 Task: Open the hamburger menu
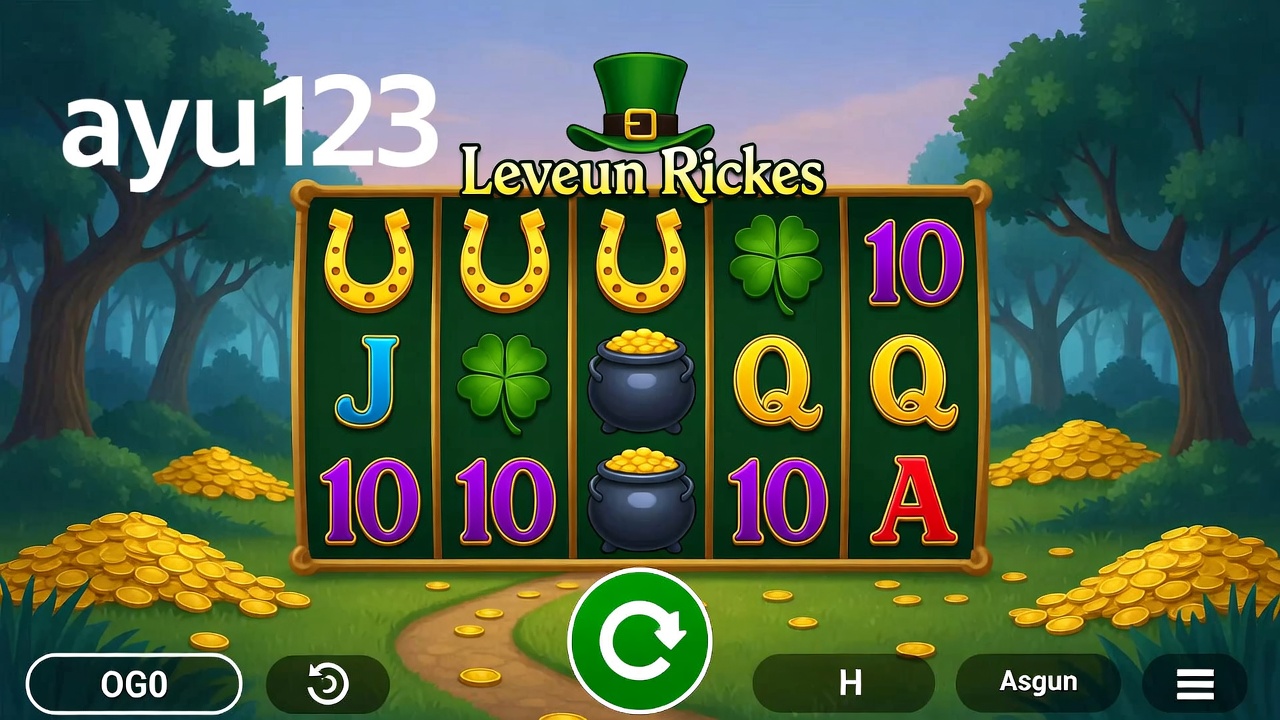click(1194, 684)
